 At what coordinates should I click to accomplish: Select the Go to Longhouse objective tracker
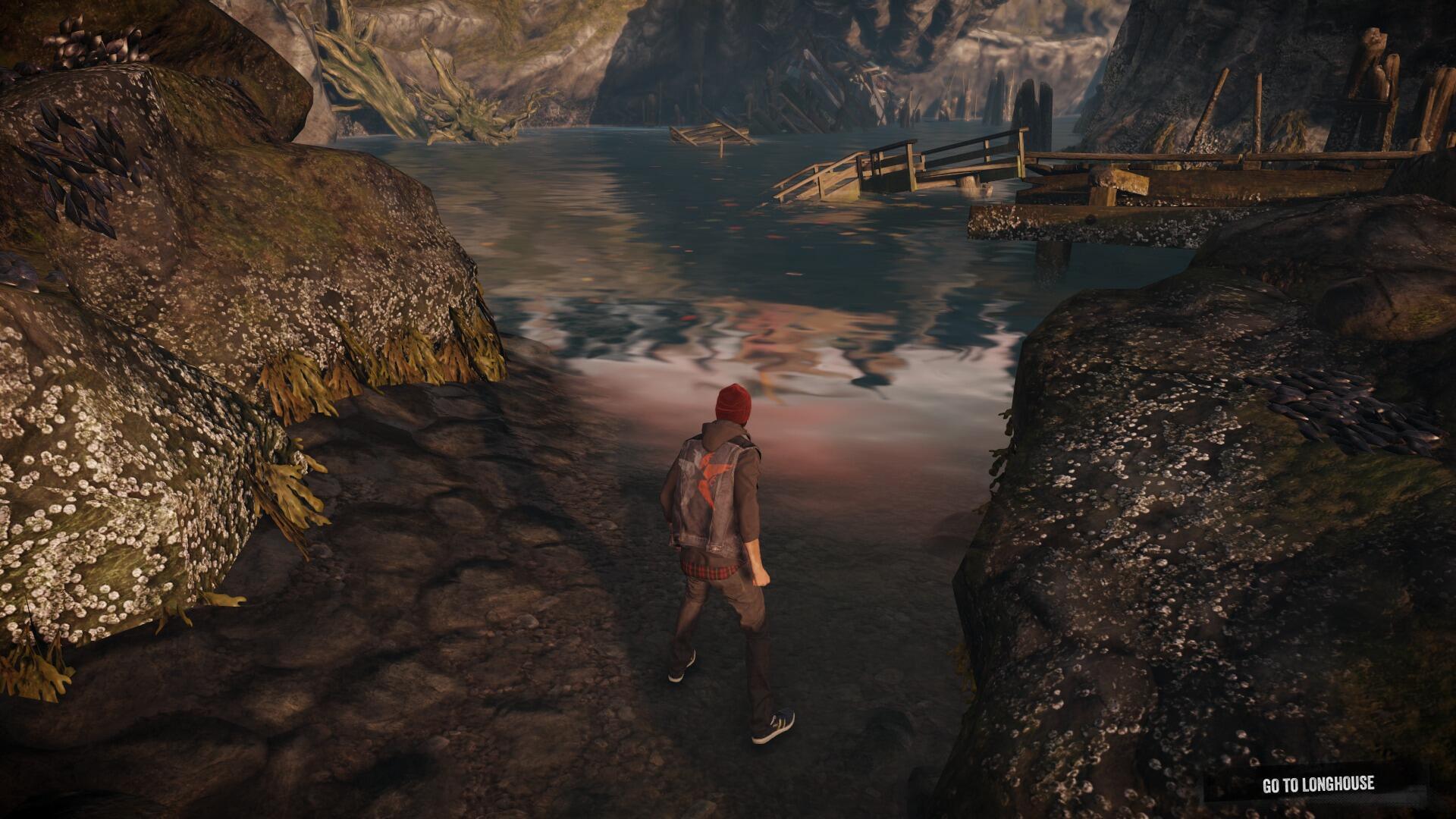click(1317, 785)
